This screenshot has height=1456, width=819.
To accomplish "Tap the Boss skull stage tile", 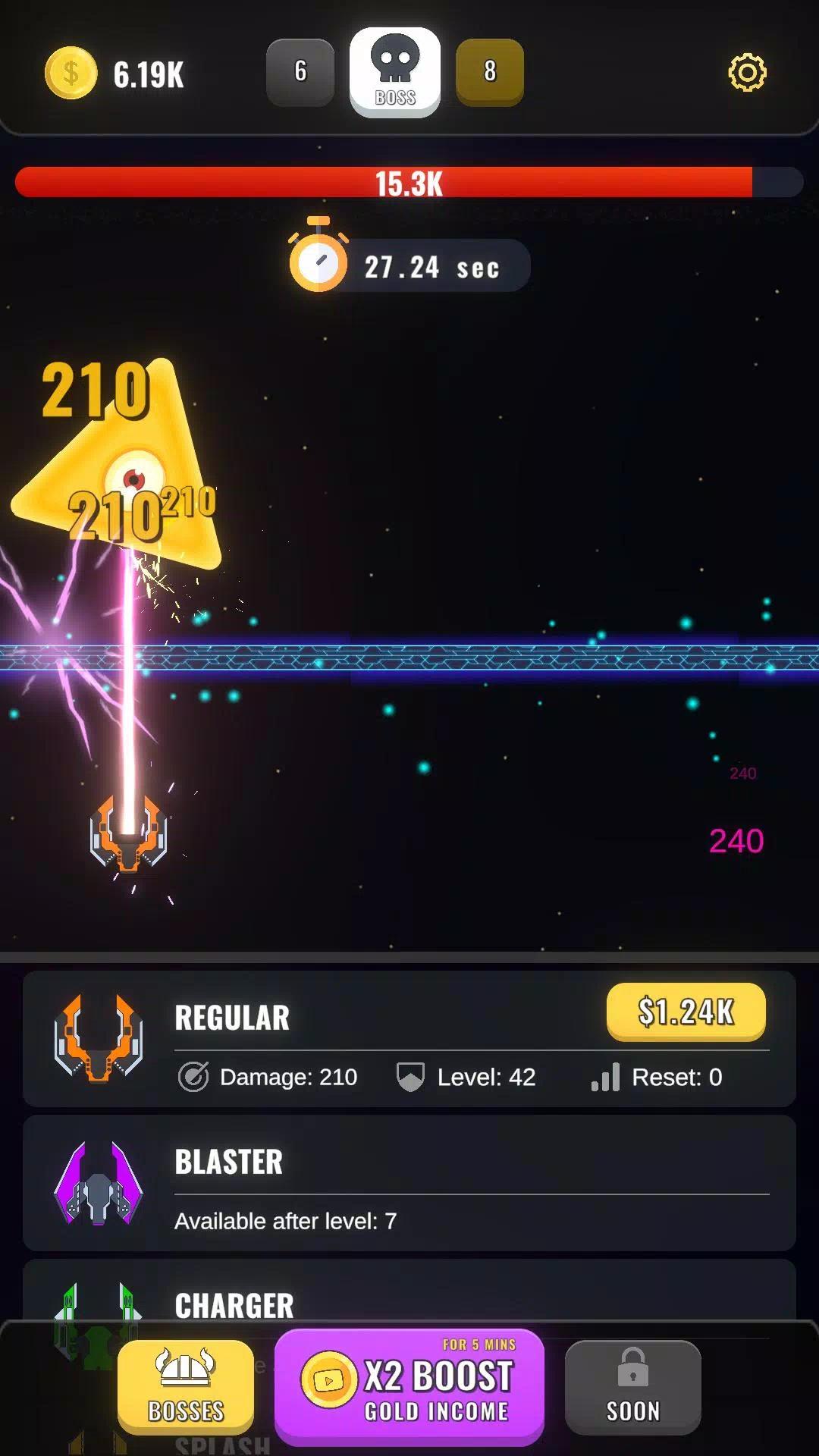I will click(395, 72).
